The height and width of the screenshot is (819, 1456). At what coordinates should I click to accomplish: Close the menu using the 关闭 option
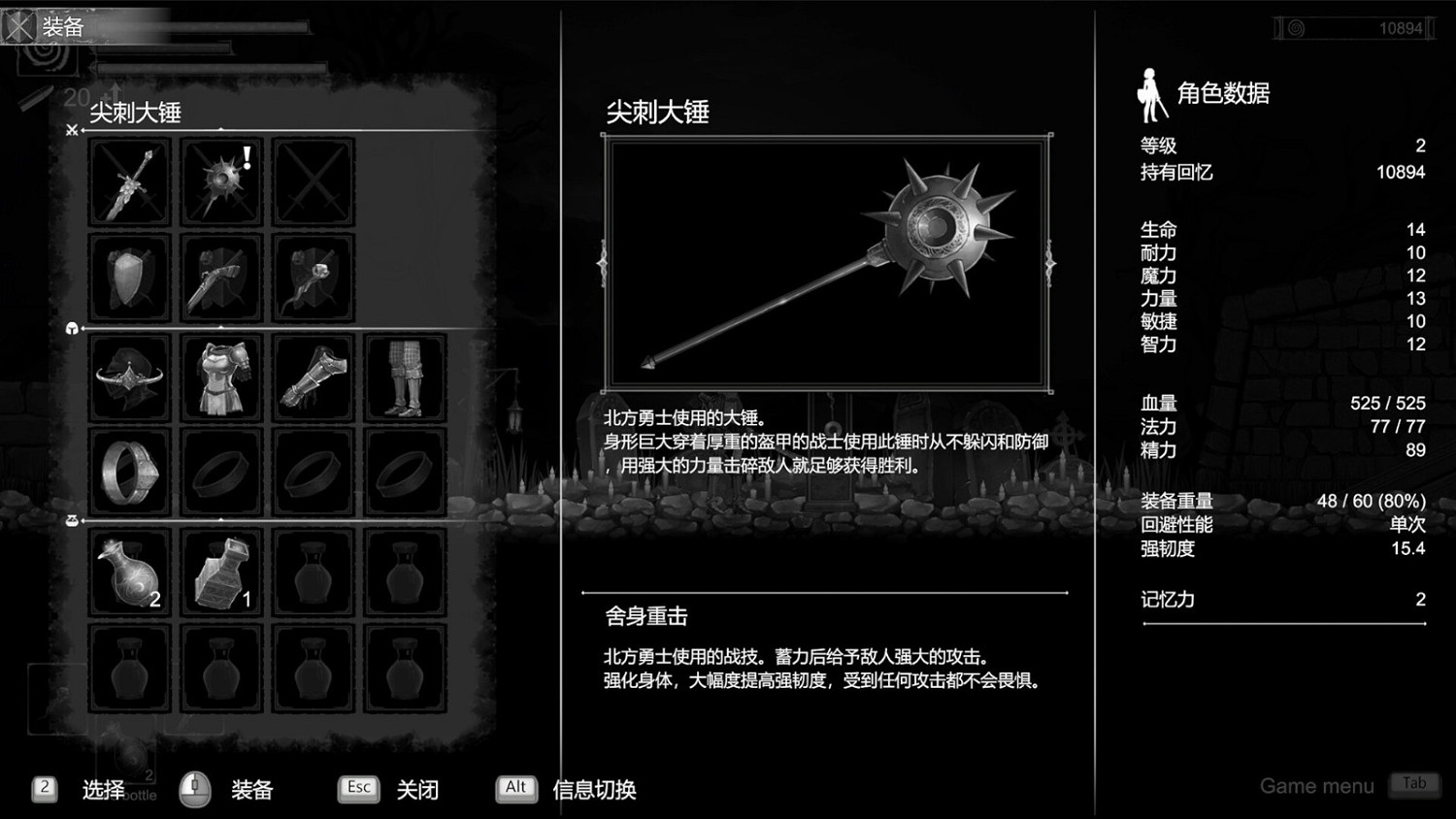(x=416, y=791)
